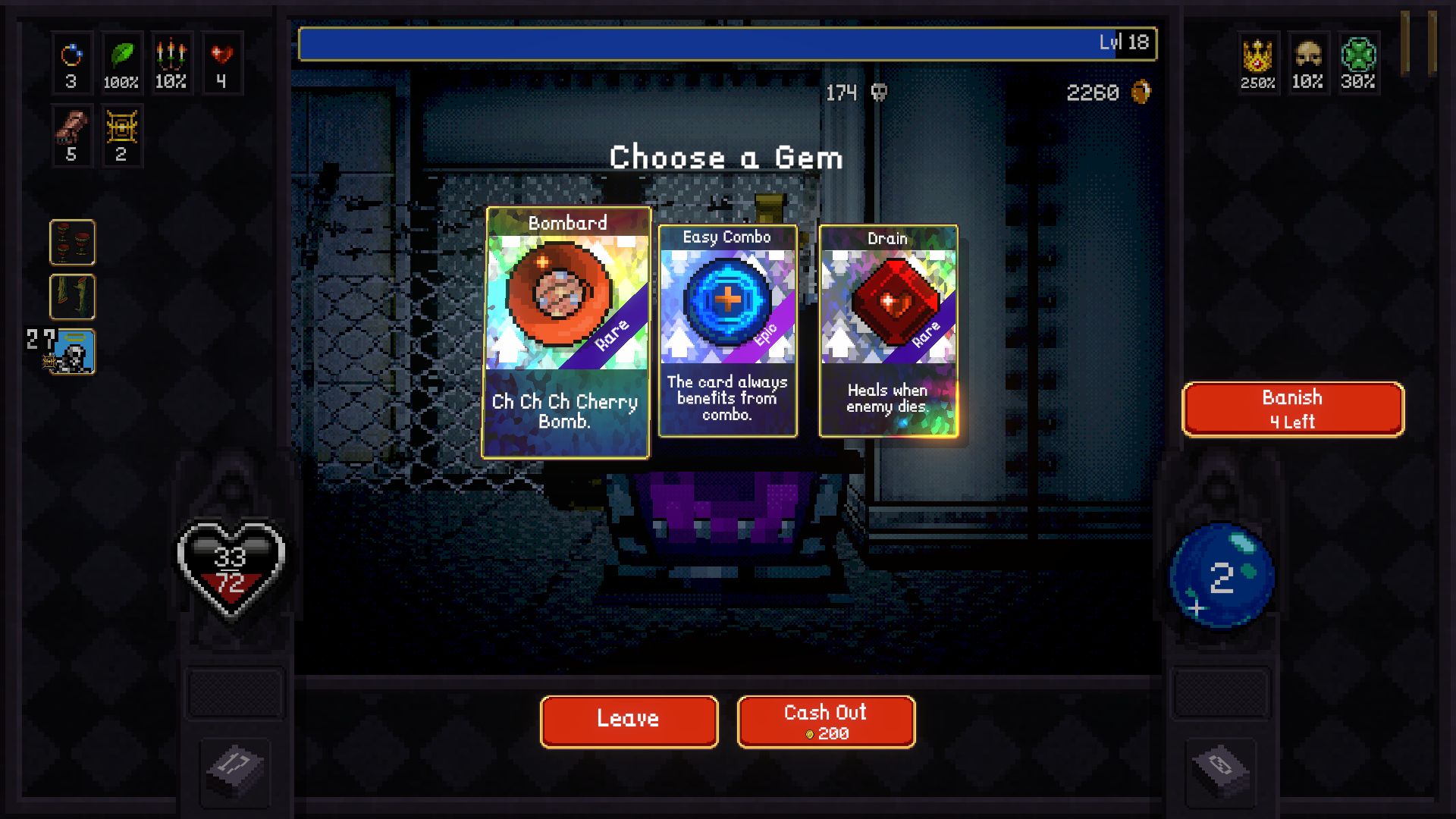Screen dimensions: 1456x819
Task: Click the golden cage item showing 2
Action: (x=122, y=135)
